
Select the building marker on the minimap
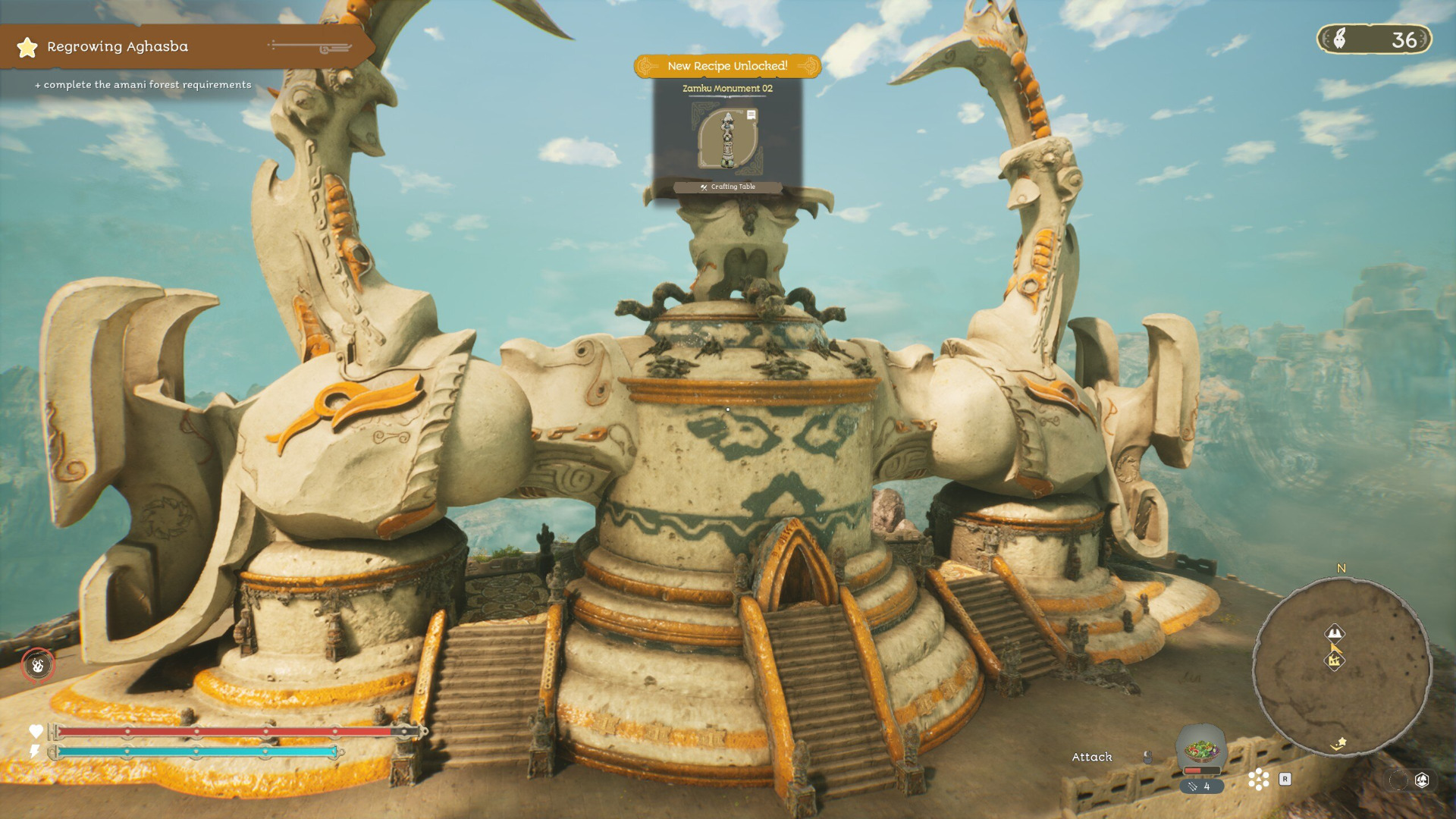[x=1335, y=661]
